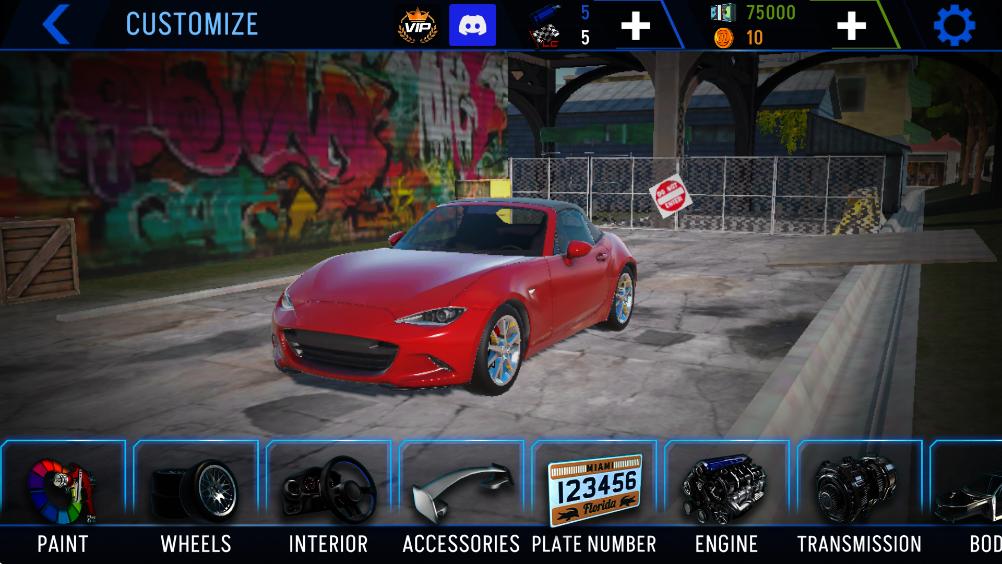
Task: Open the VIP membership badge
Action: (x=417, y=26)
